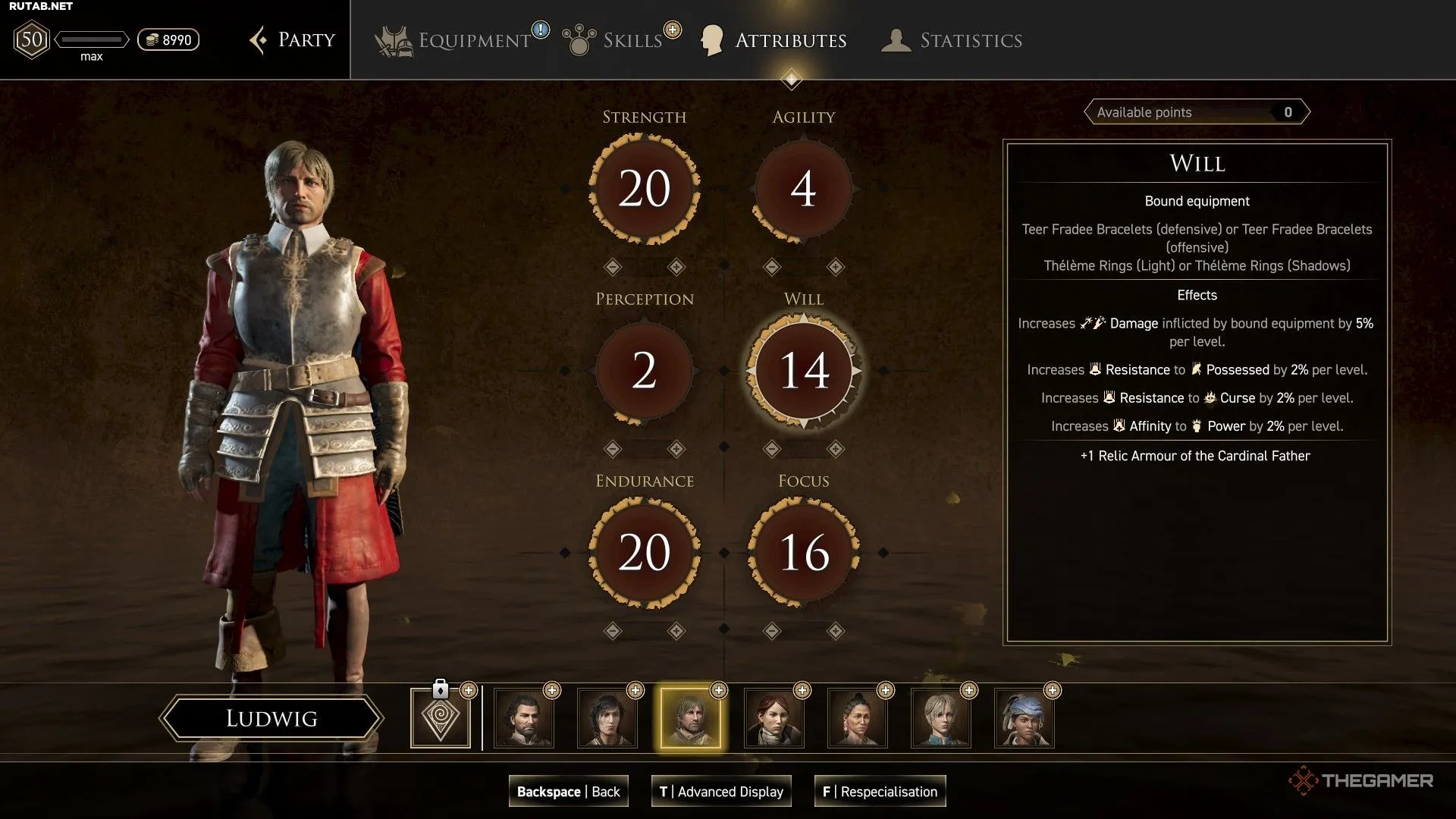Switch to the red-haired woman portrait

click(774, 718)
